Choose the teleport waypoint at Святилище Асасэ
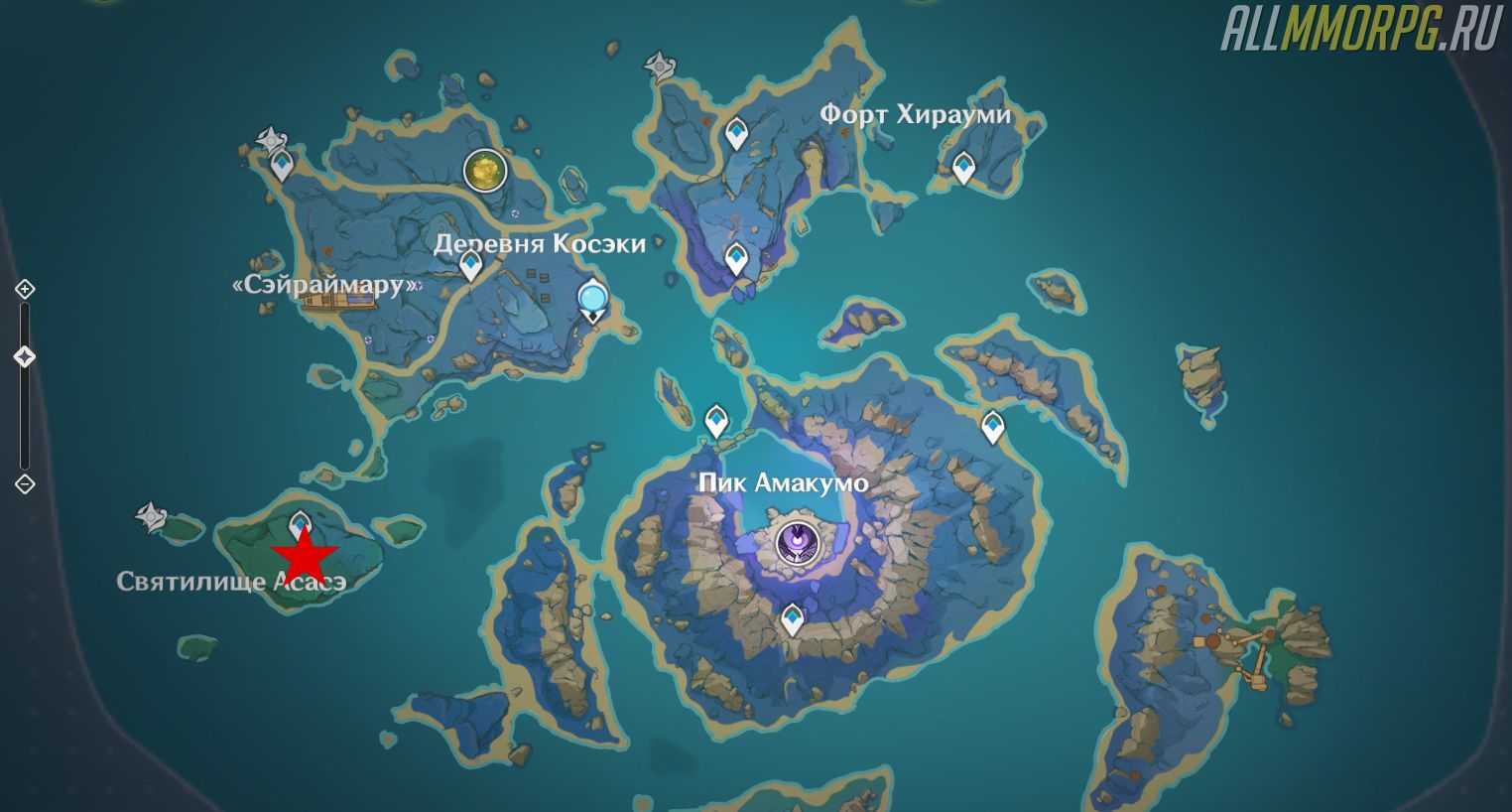Image resolution: width=1512 pixels, height=812 pixels. pos(300,523)
